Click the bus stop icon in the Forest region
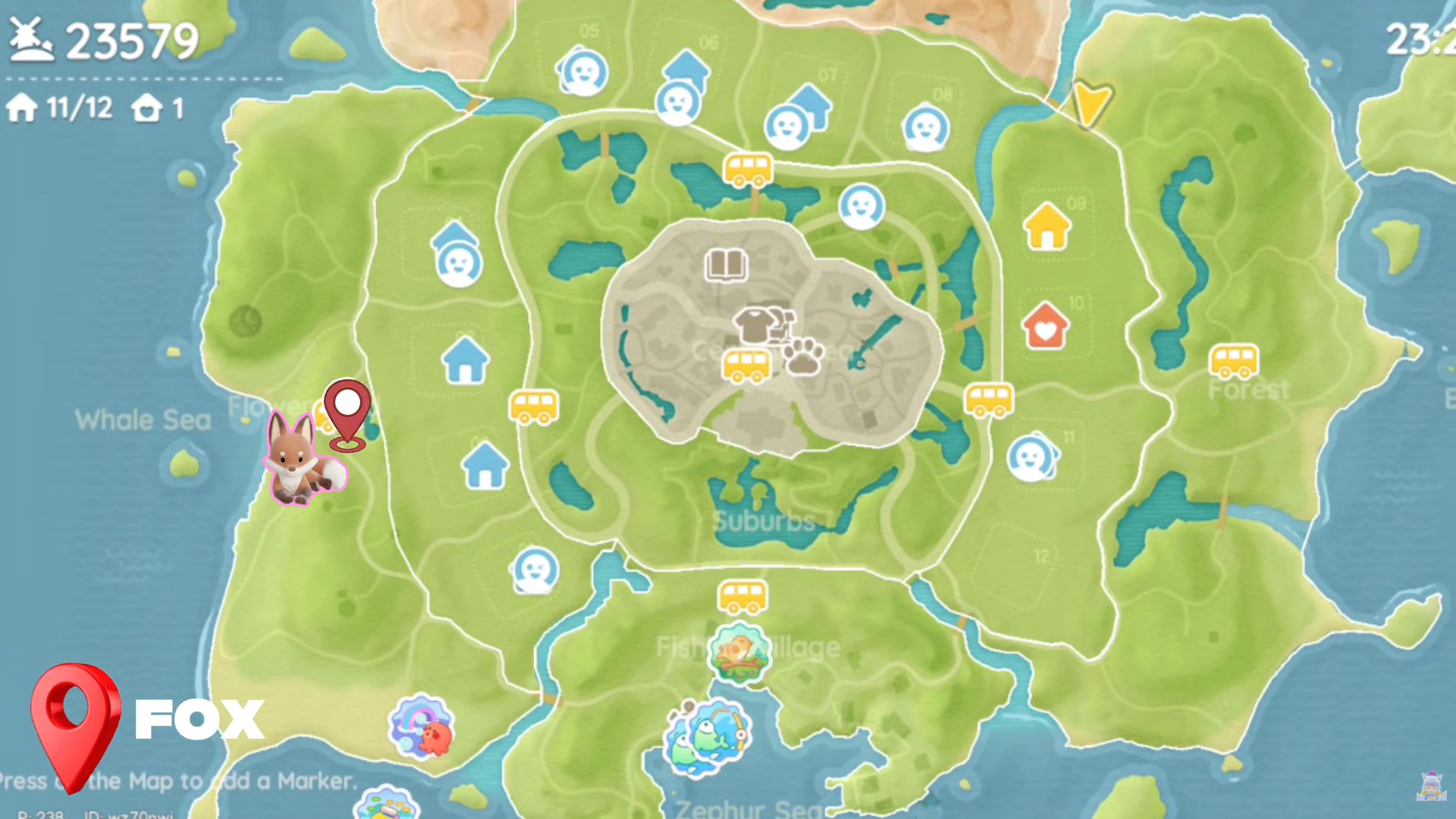The height and width of the screenshot is (819, 1456). (x=1235, y=359)
